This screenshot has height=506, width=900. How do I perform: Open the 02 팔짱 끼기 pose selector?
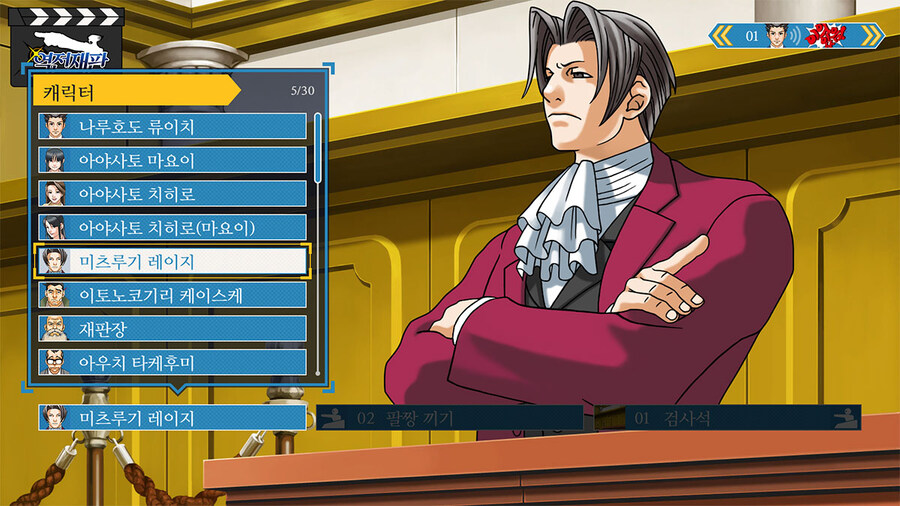[449, 418]
